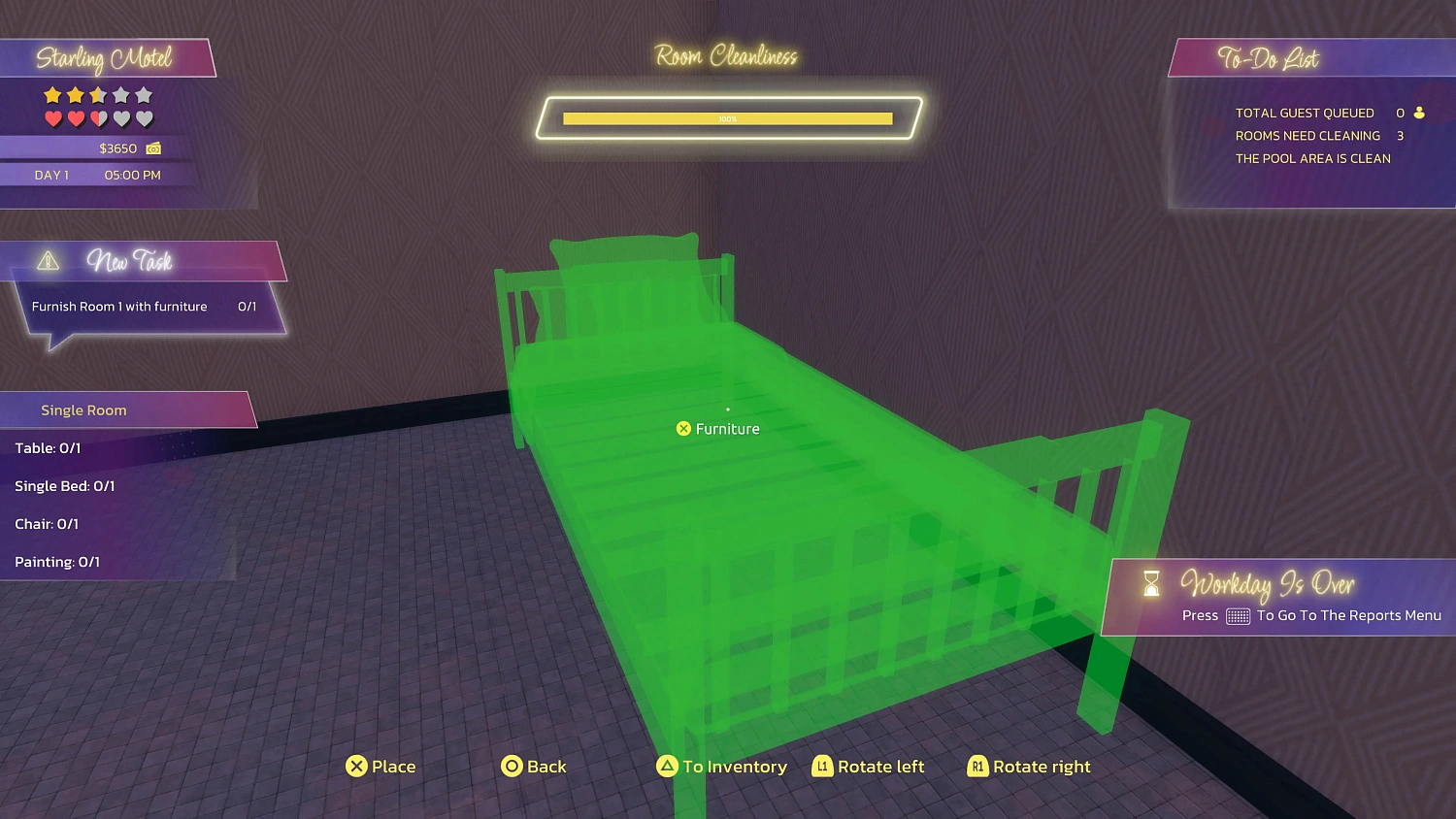Click the keyboard icon in the Reports prompt
The height and width of the screenshot is (819, 1456).
tap(1236, 615)
